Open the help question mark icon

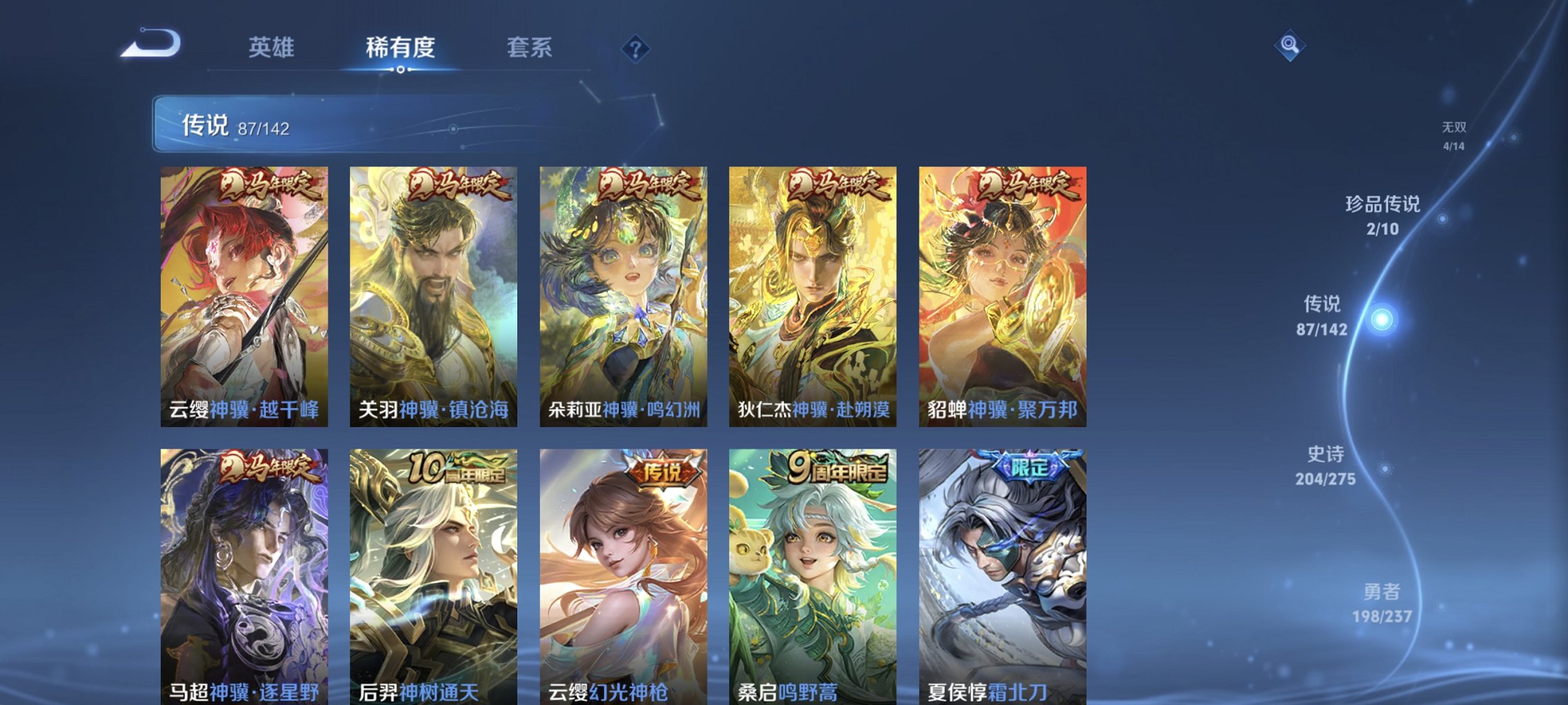coord(635,48)
